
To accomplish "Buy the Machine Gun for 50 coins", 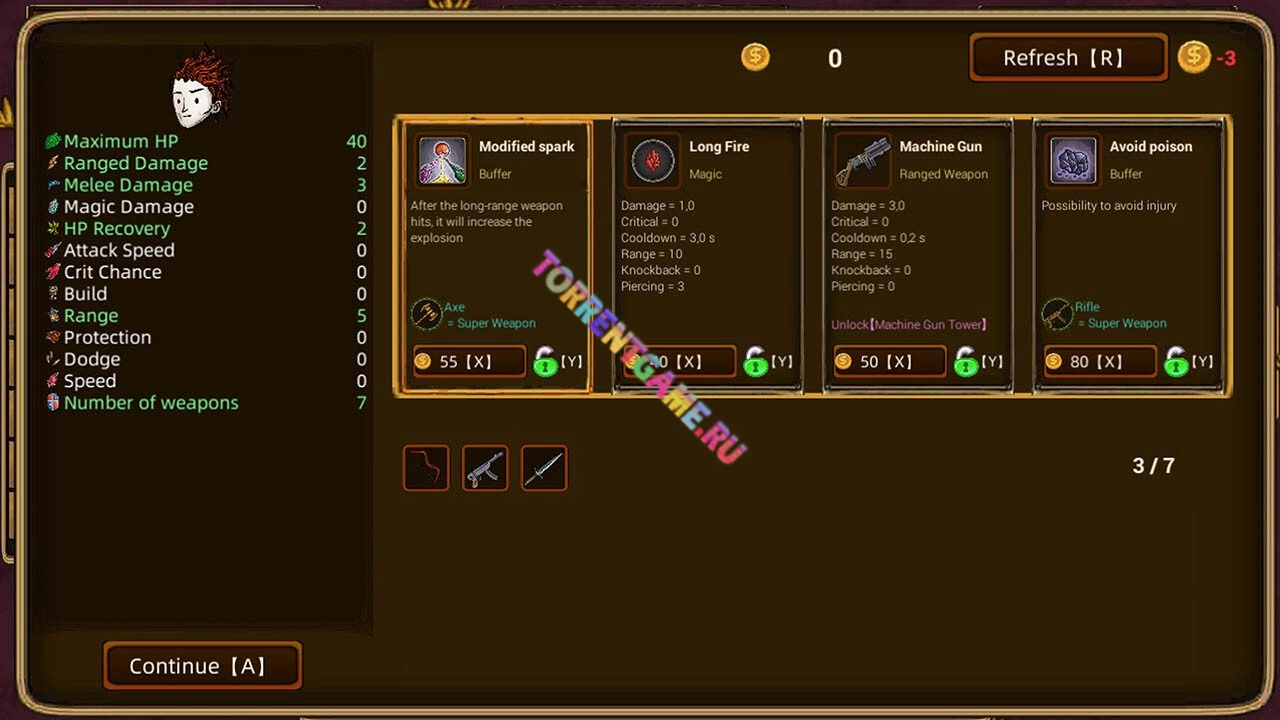I will (889, 361).
